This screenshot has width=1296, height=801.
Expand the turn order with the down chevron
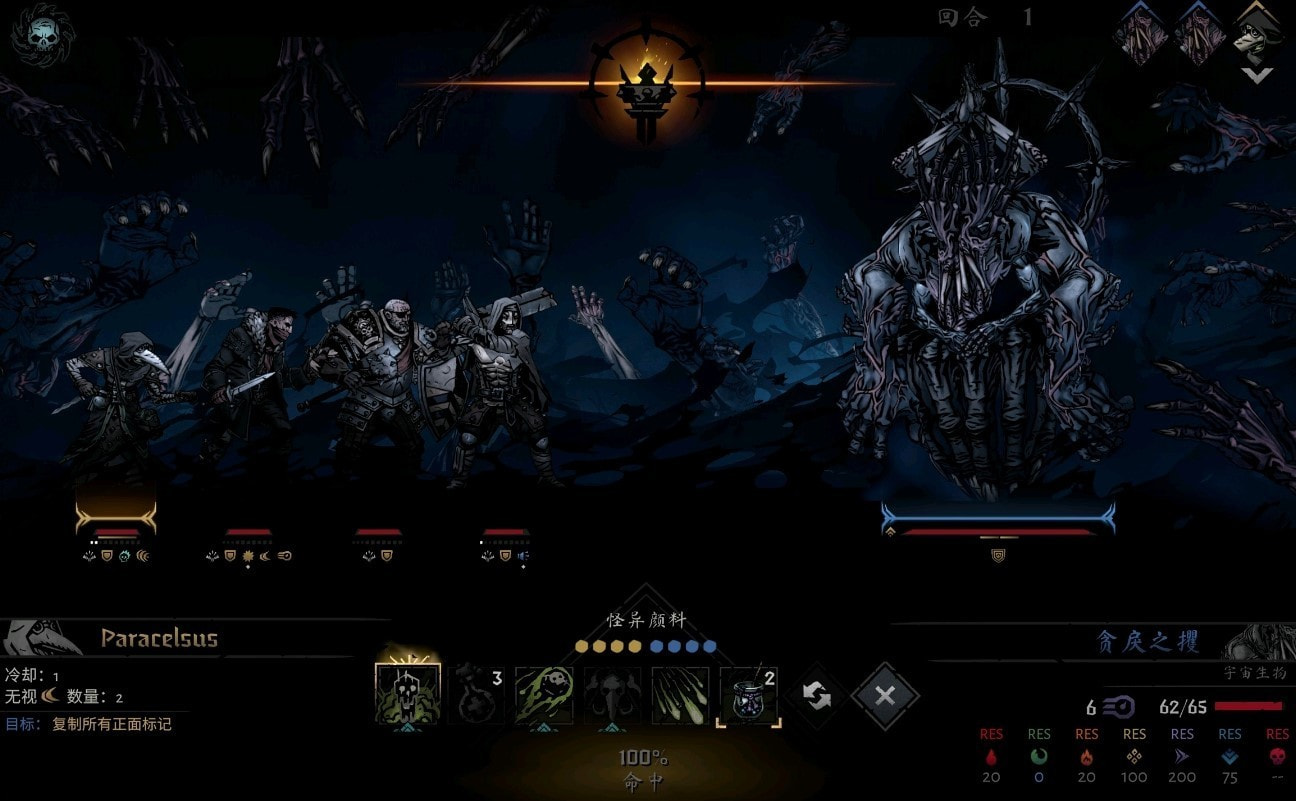coord(1256,75)
